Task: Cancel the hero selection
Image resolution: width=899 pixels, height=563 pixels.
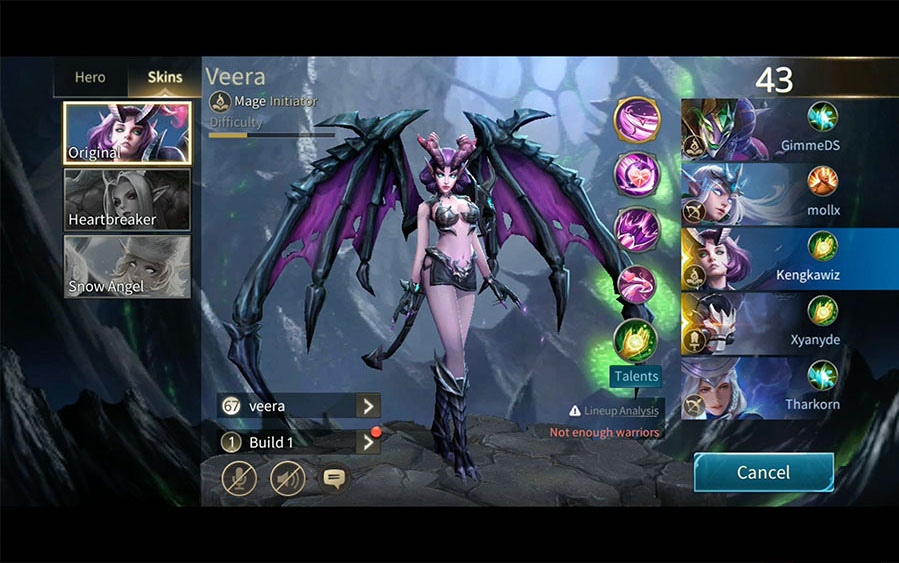Action: (x=763, y=472)
